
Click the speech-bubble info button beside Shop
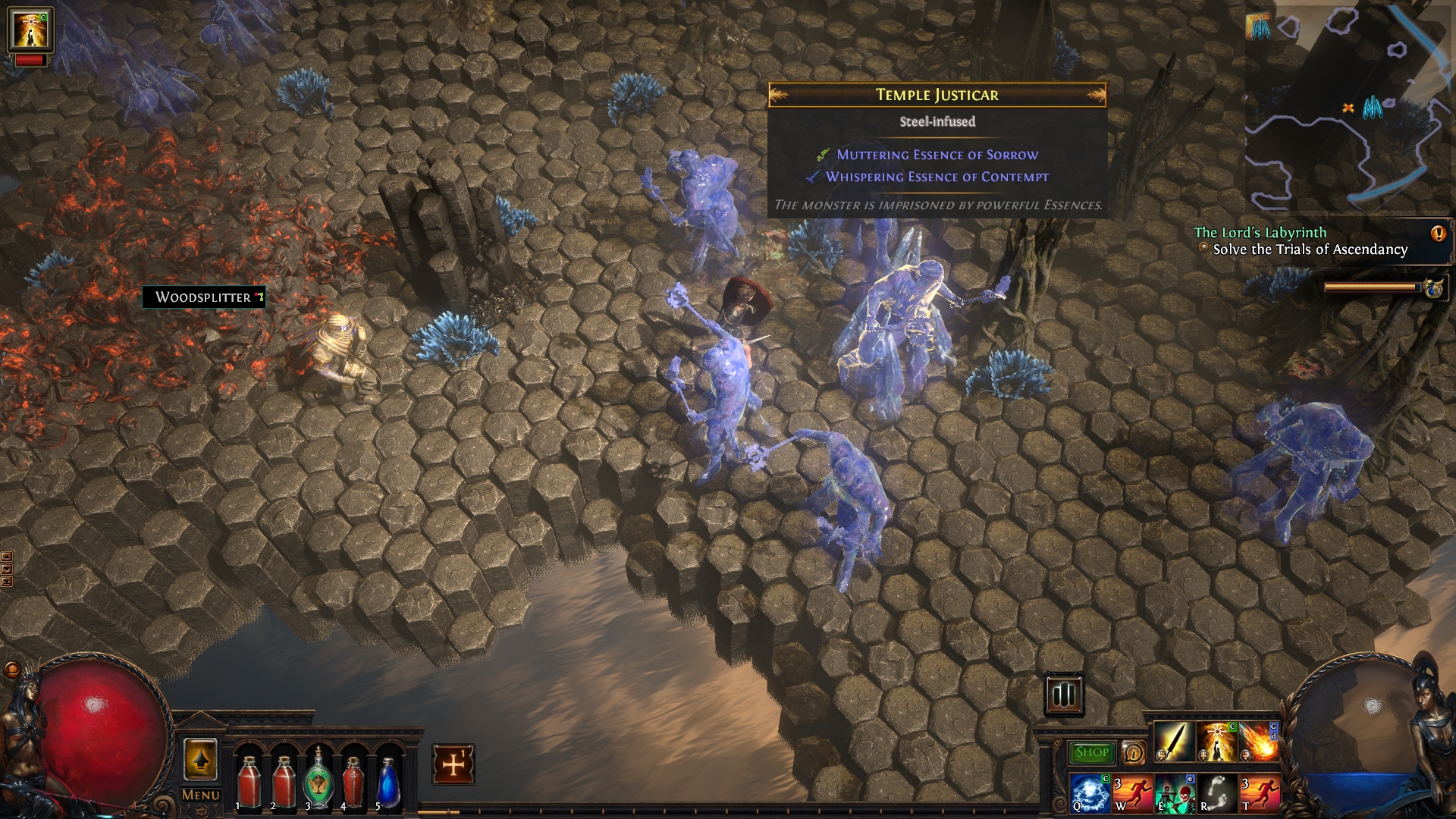1133,752
